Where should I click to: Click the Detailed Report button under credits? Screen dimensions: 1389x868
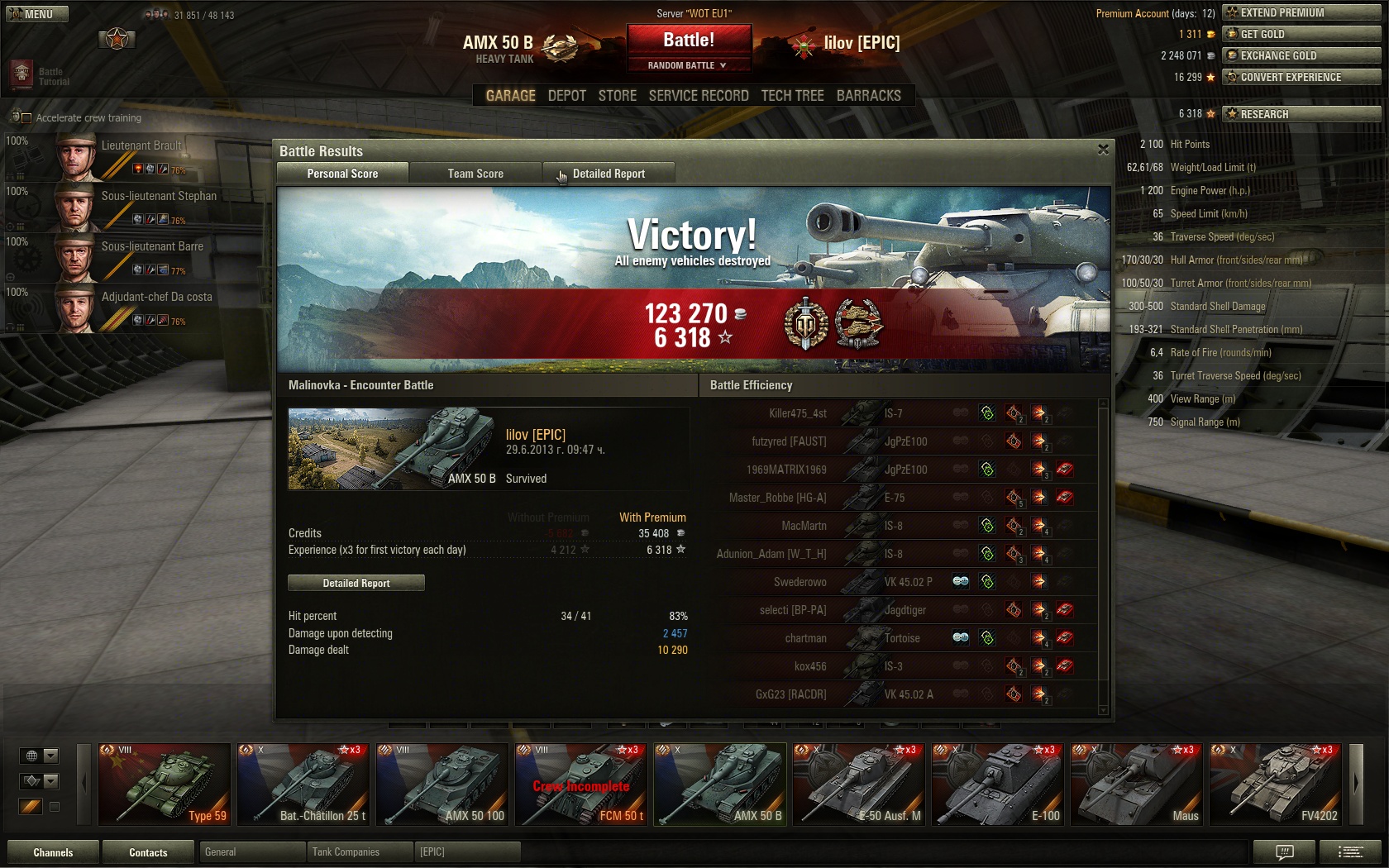[x=356, y=583]
